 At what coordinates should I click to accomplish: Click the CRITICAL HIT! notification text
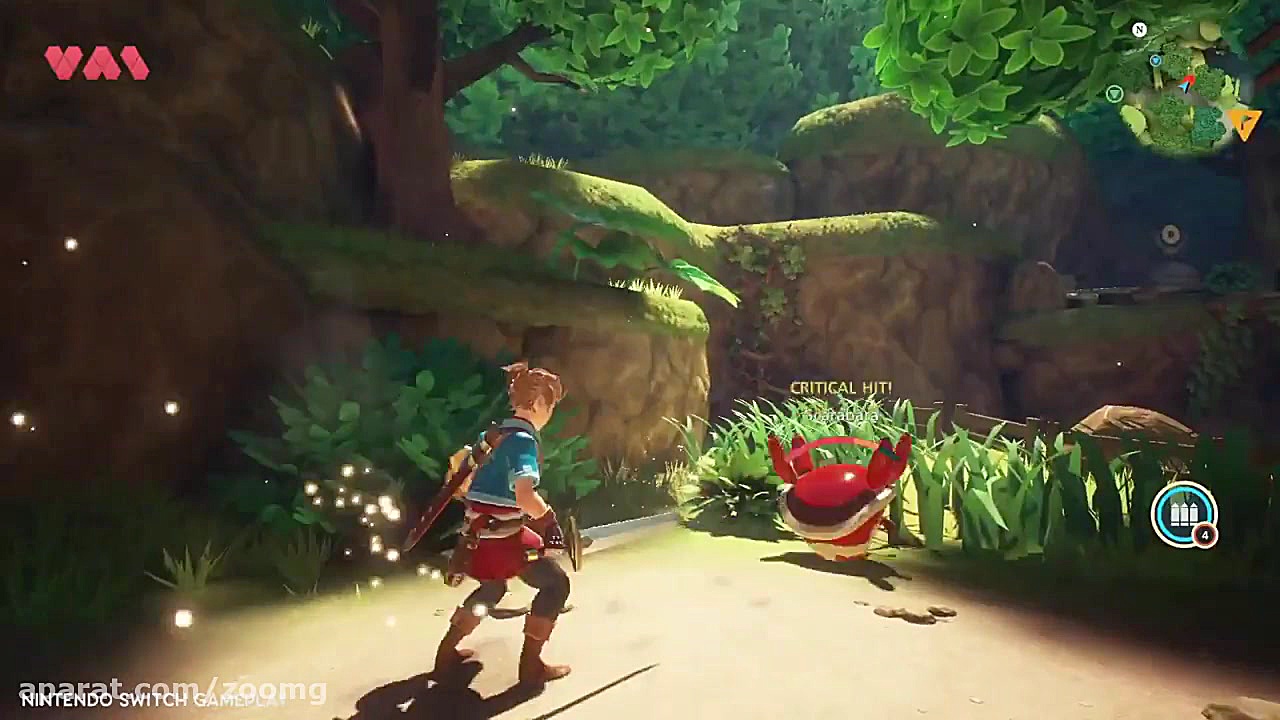point(840,385)
